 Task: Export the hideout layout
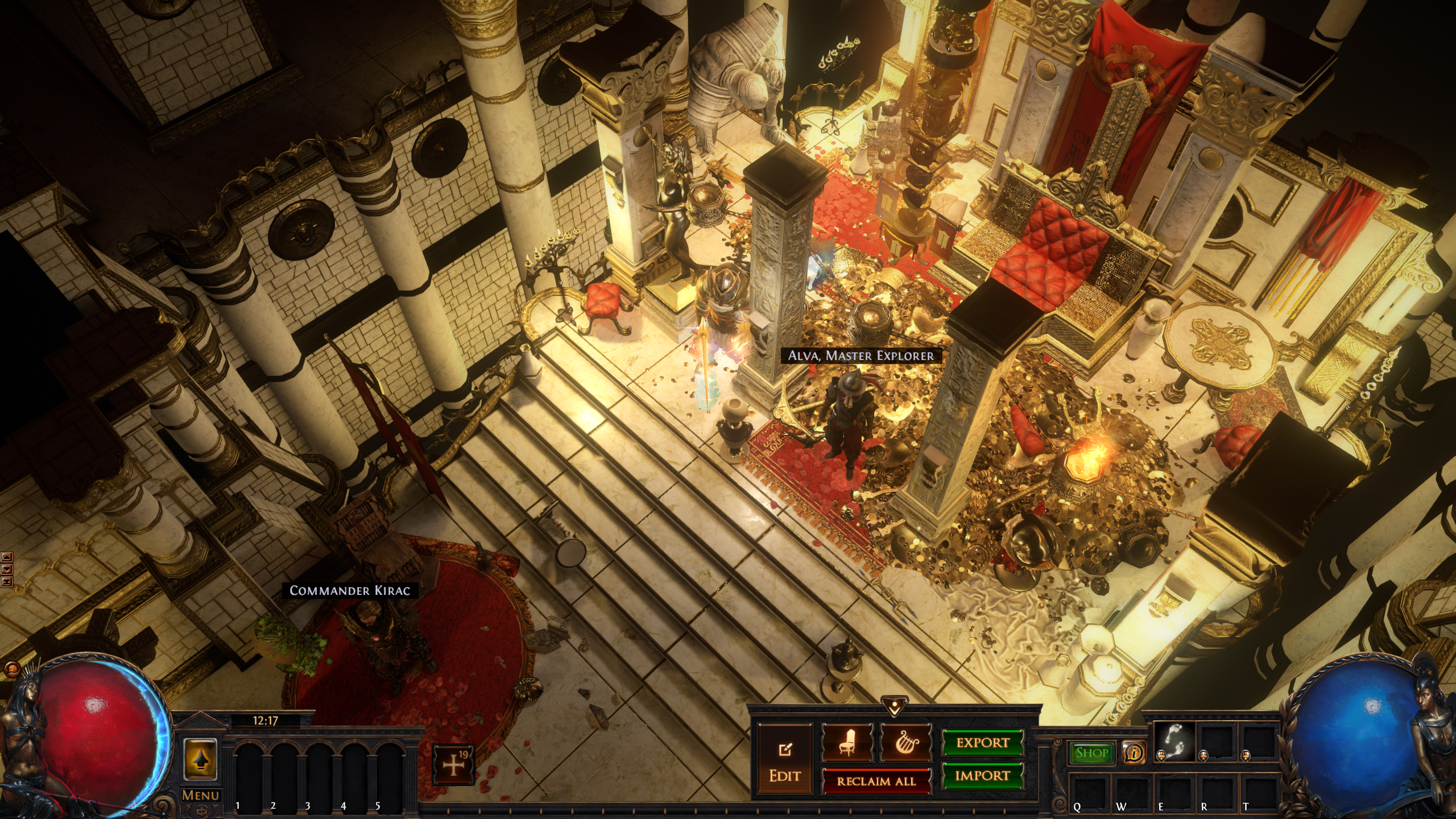(982, 743)
